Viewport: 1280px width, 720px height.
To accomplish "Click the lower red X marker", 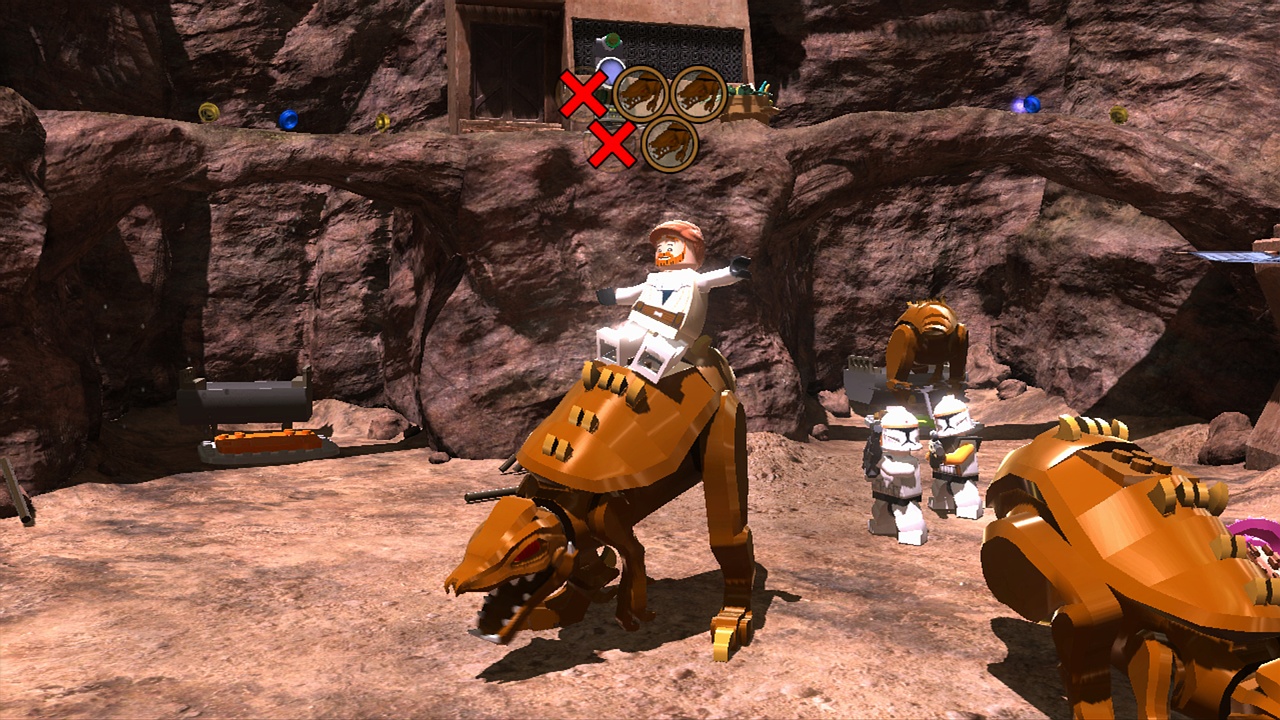I will (x=612, y=142).
